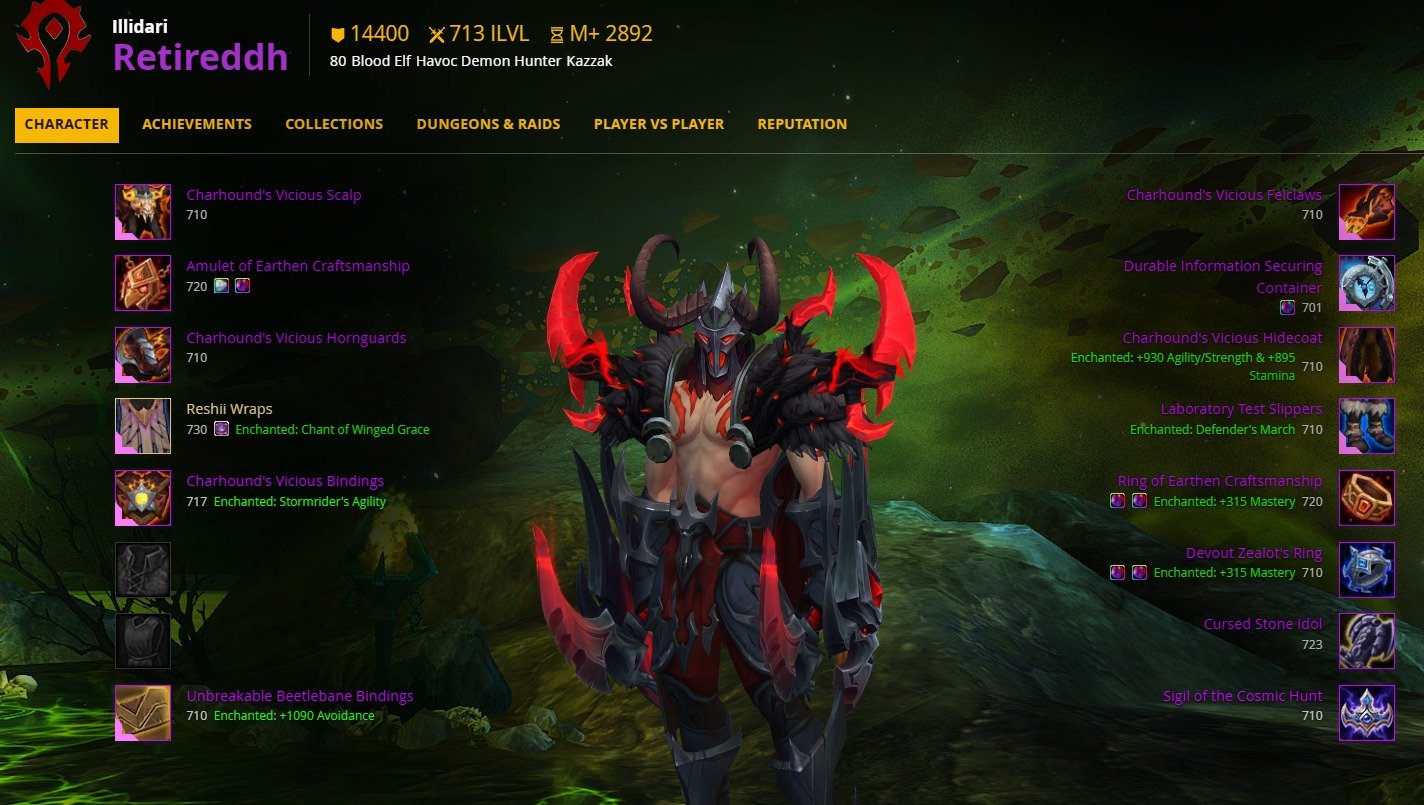Click the empty shirt gear slot

pos(143,568)
